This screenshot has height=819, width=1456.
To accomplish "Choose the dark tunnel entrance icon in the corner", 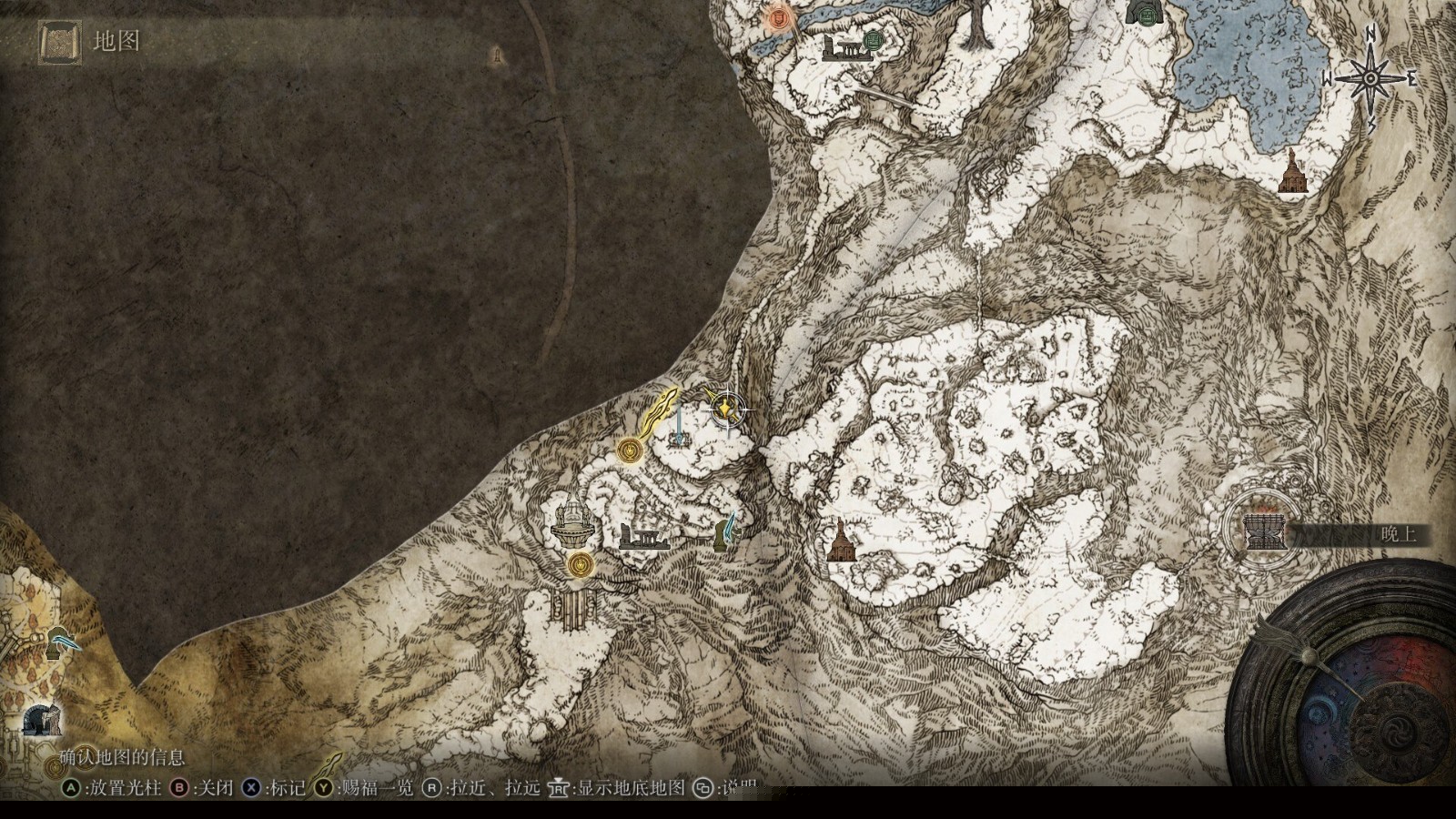I will point(41,721).
